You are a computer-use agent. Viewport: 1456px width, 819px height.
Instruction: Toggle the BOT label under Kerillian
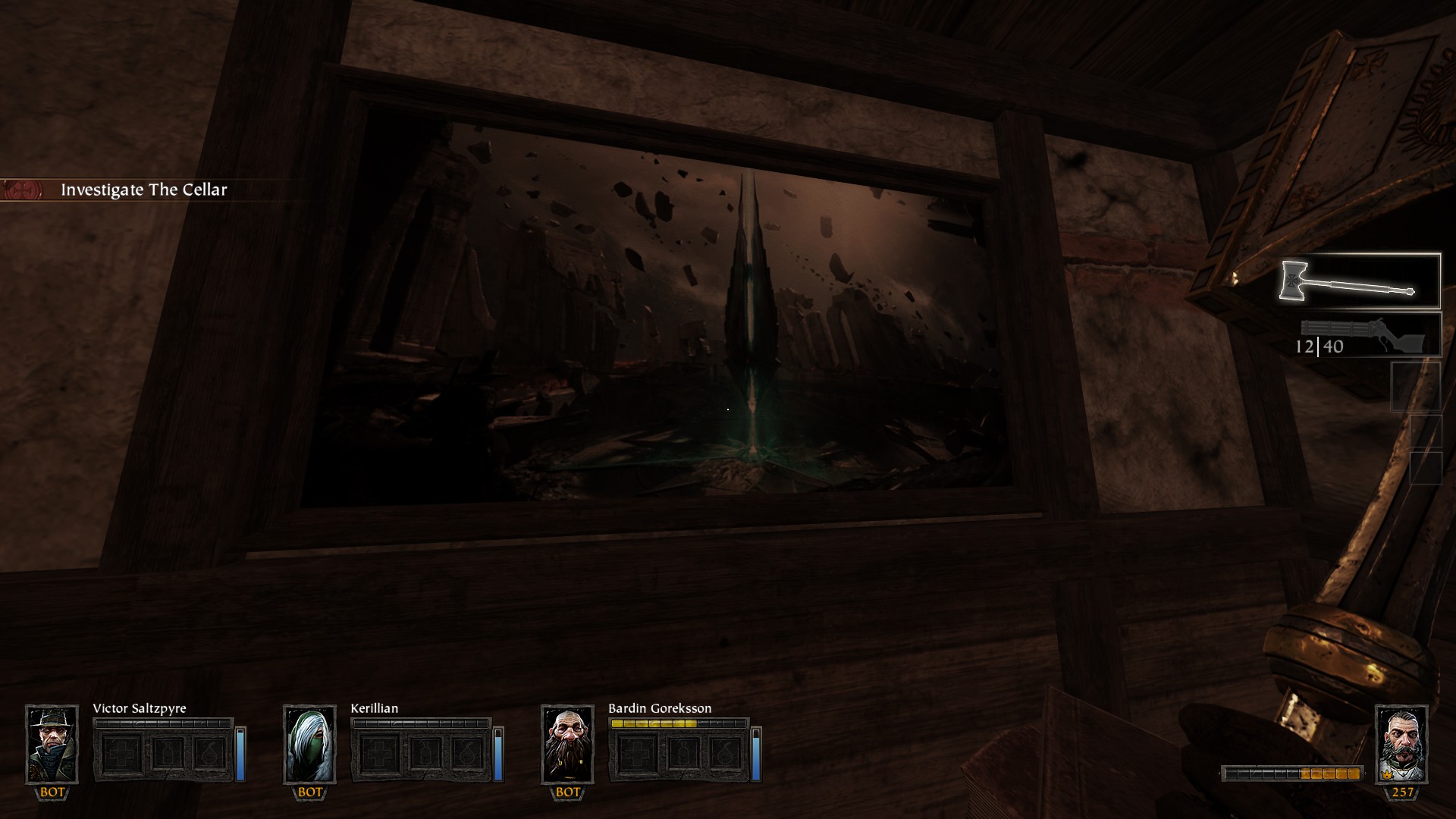310,792
